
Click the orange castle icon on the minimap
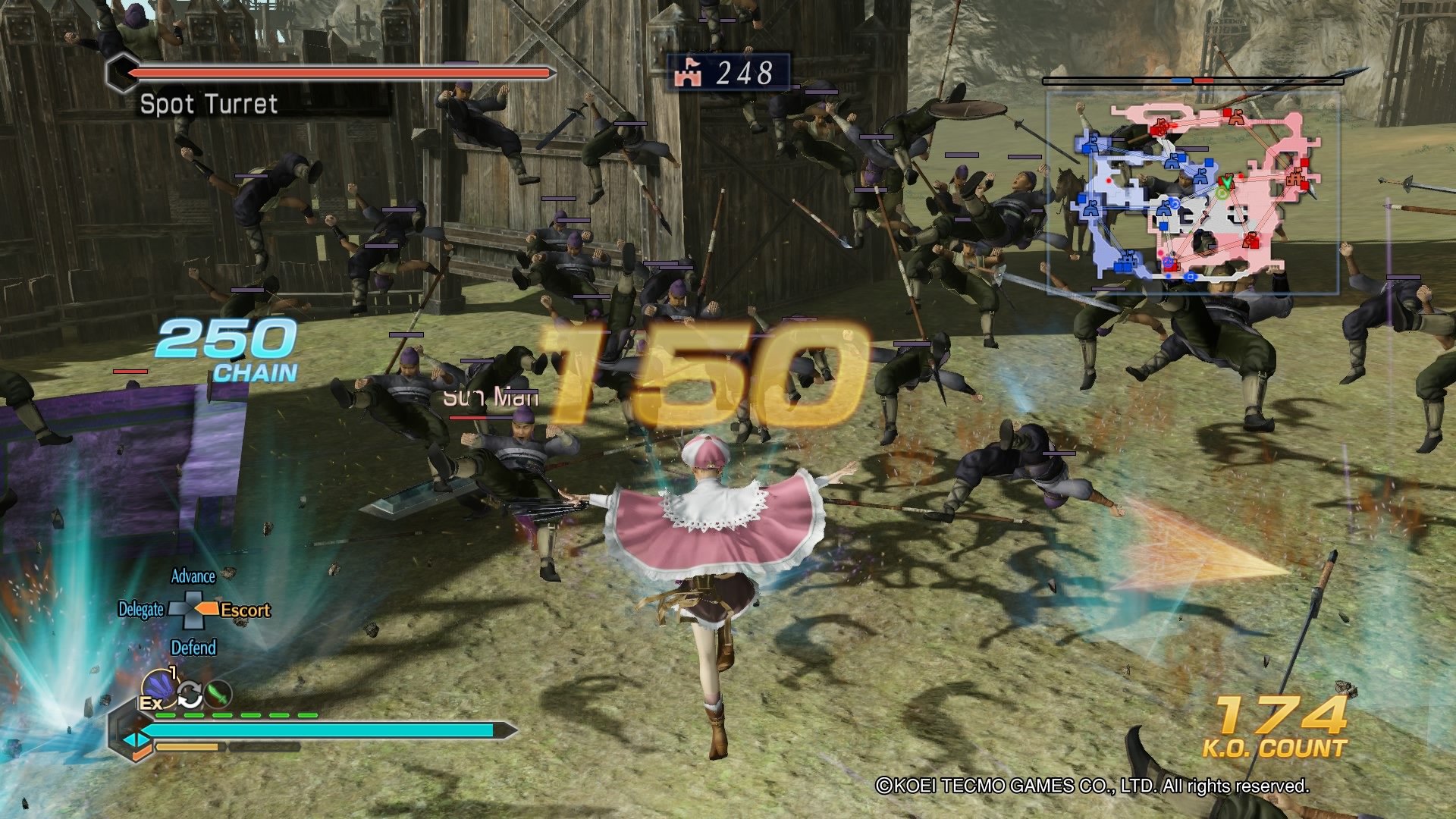point(1295,177)
